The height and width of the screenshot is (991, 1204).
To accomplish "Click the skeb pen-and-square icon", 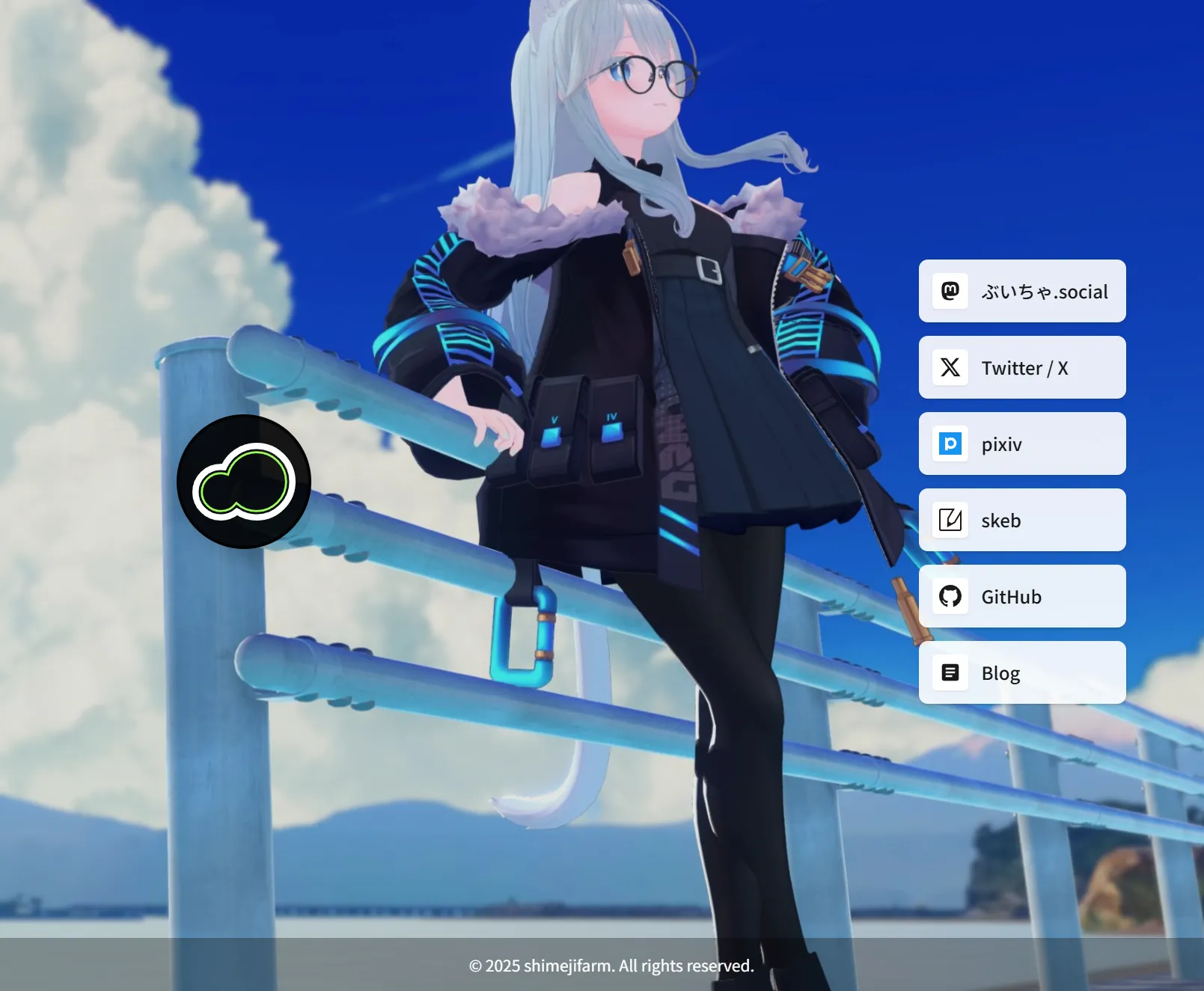I will click(x=950, y=520).
